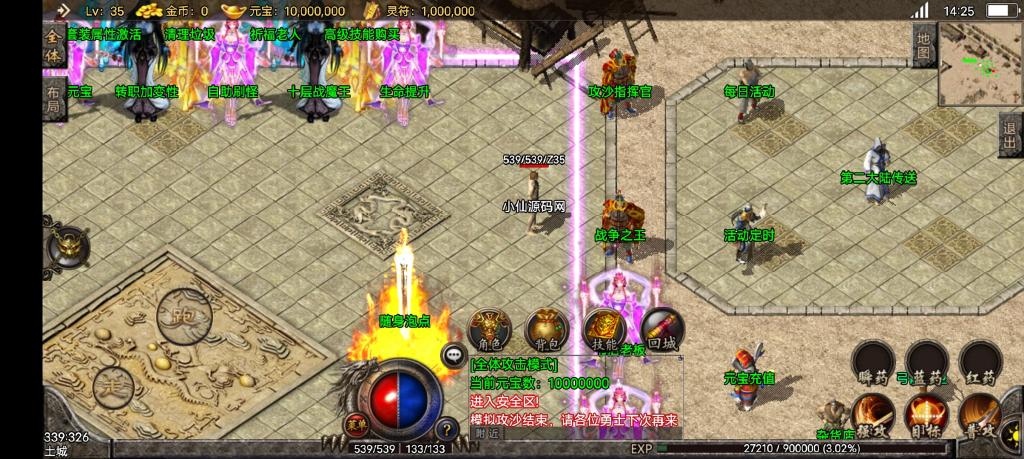Open the 背包 bag inventory
This screenshot has height=459, width=1024.
[548, 329]
